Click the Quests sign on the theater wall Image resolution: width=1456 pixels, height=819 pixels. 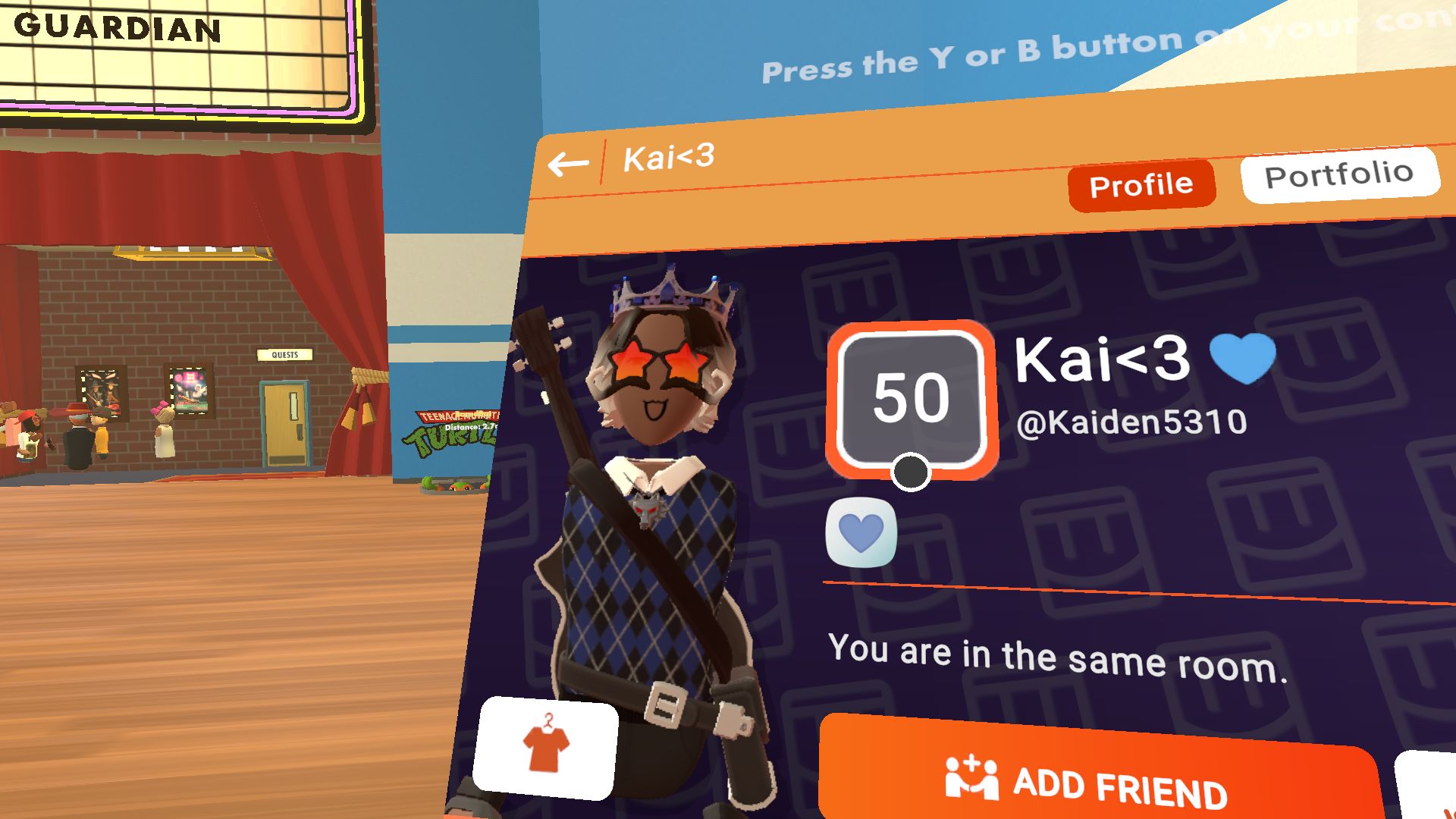pyautogui.click(x=284, y=353)
